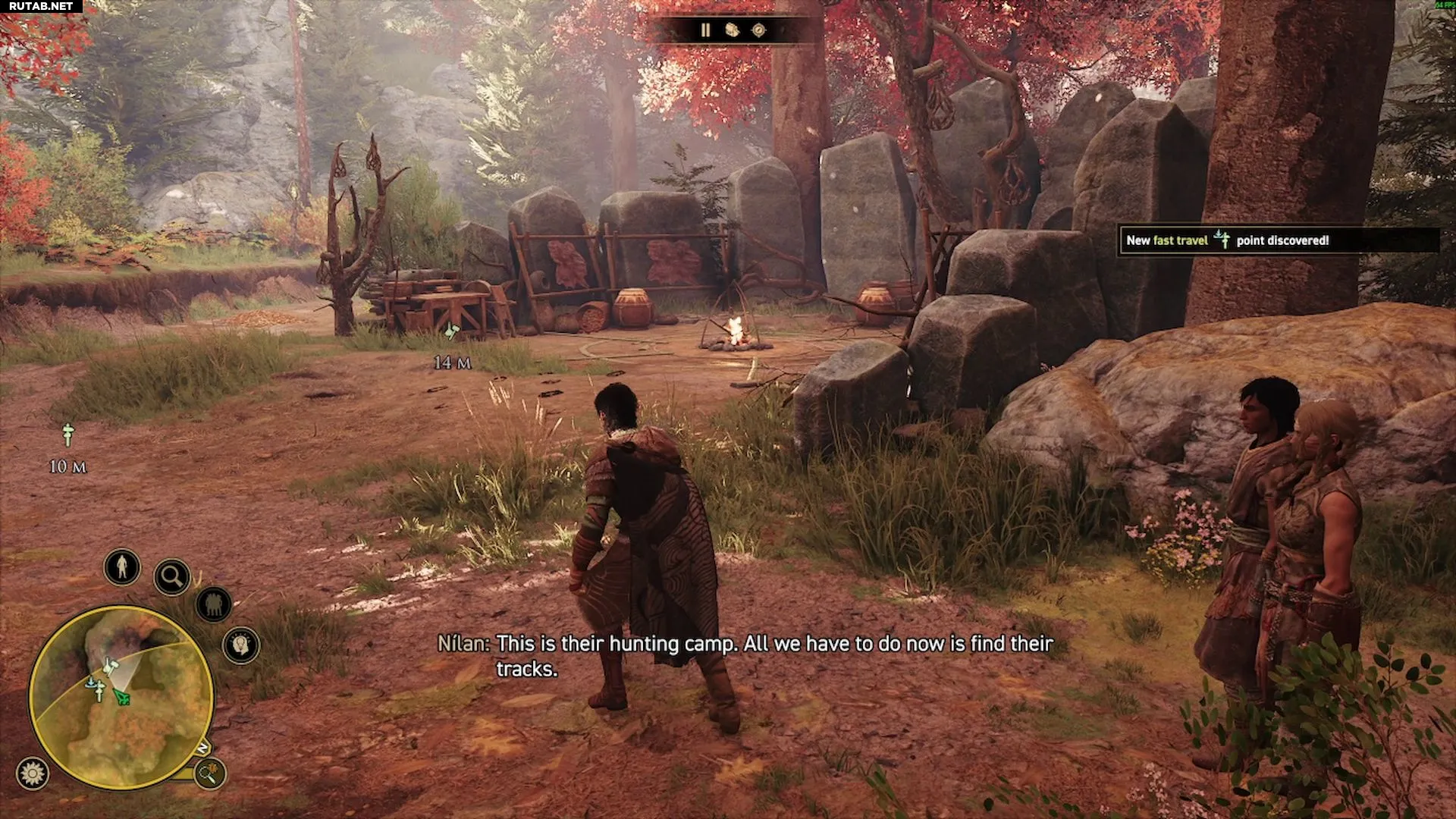
Task: Open the RUTAB.NET watermark link
Action: [41, 6]
